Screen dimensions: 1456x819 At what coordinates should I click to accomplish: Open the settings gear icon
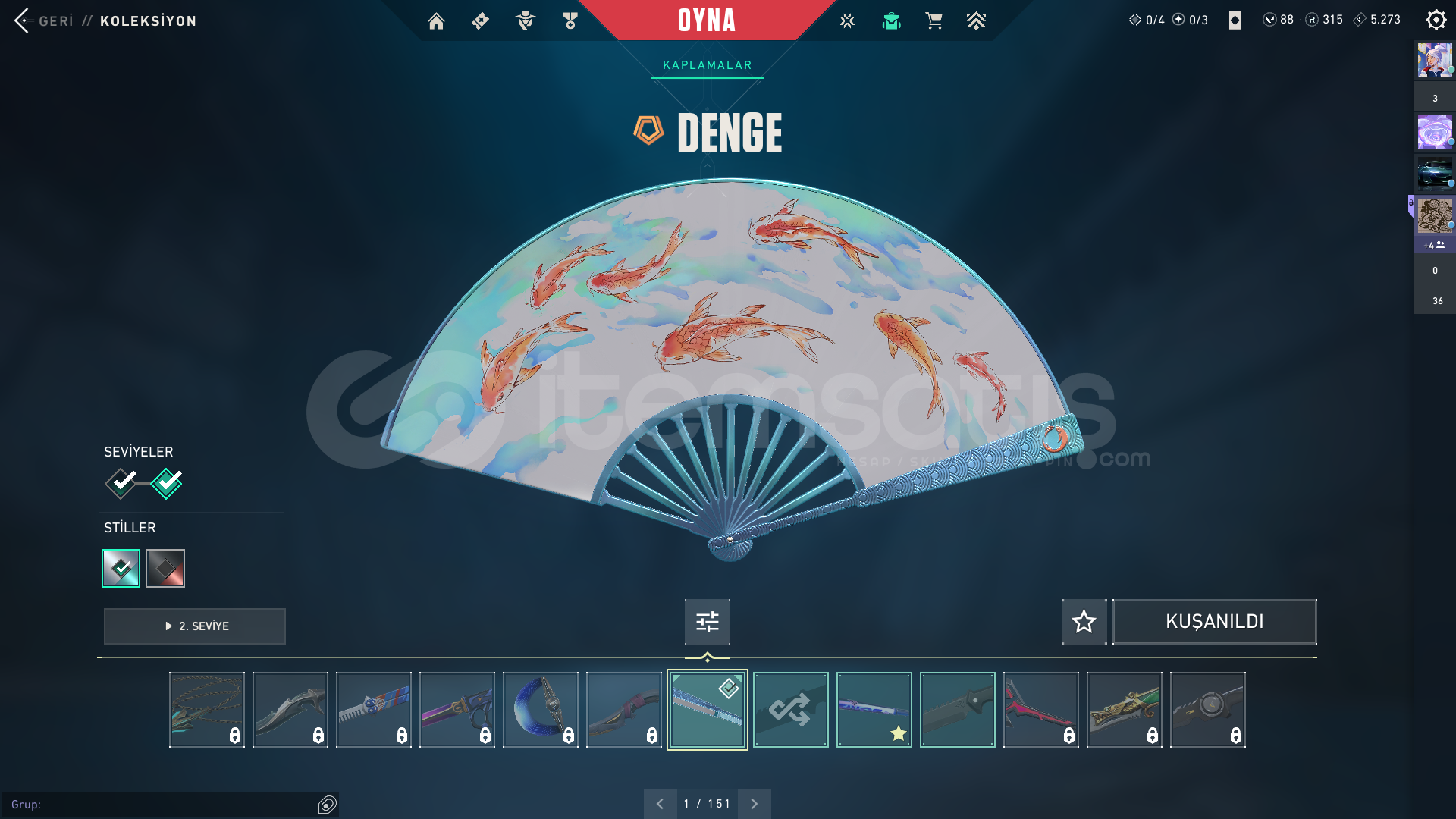[x=1436, y=20]
